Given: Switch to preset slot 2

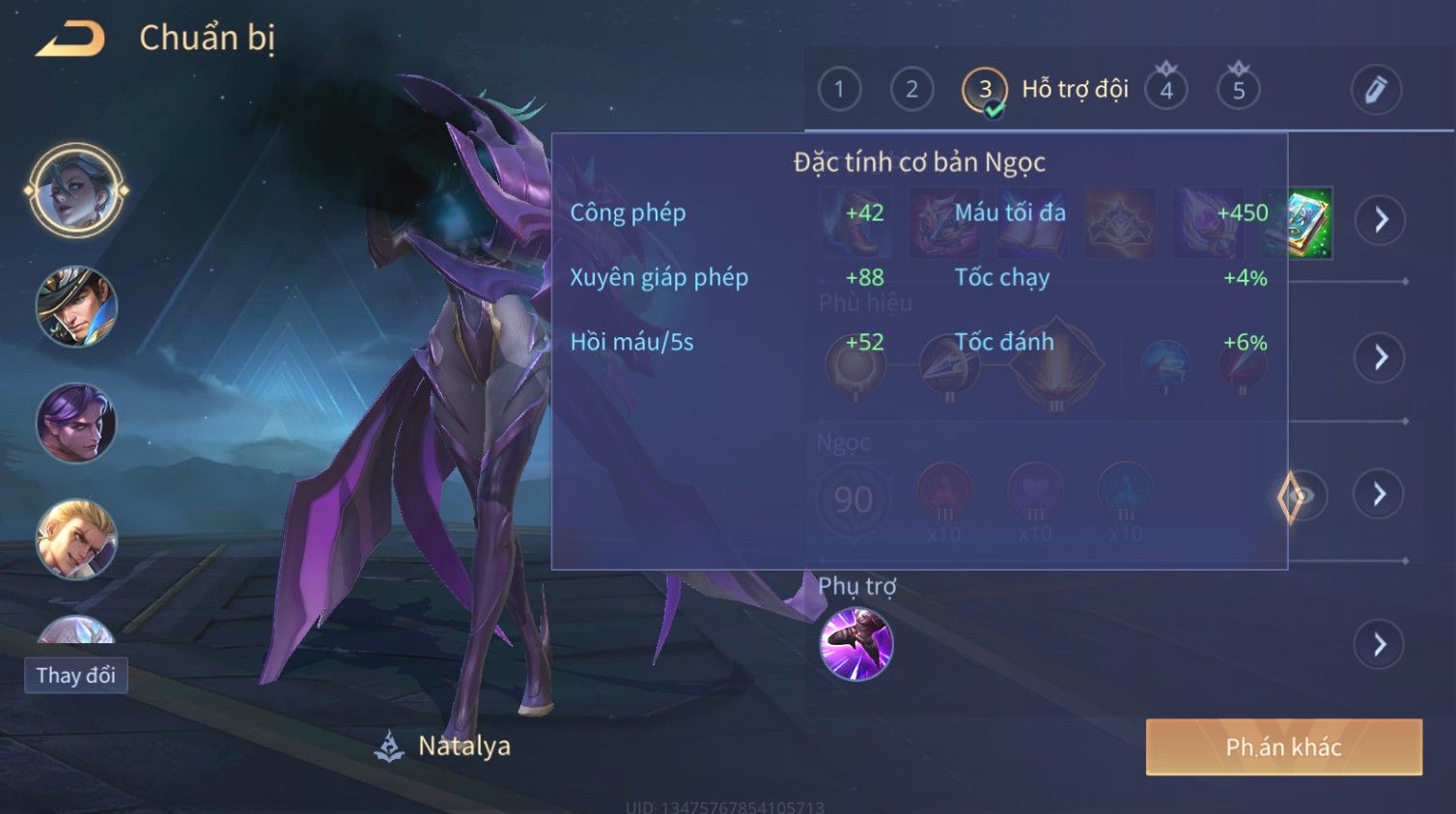Looking at the screenshot, I should pos(911,90).
